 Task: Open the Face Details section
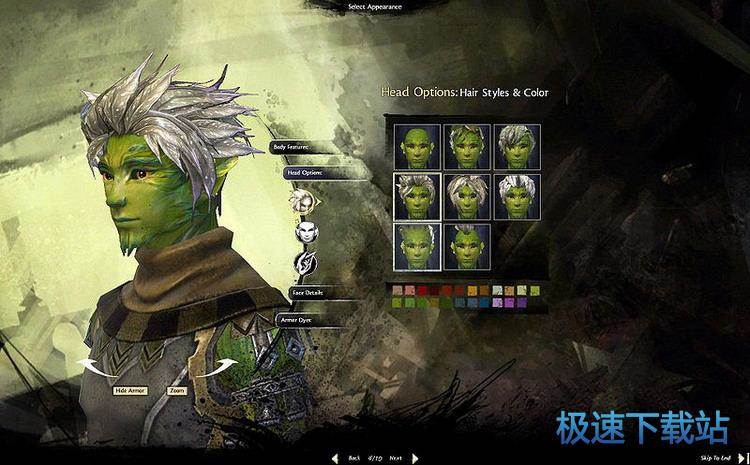307,293
